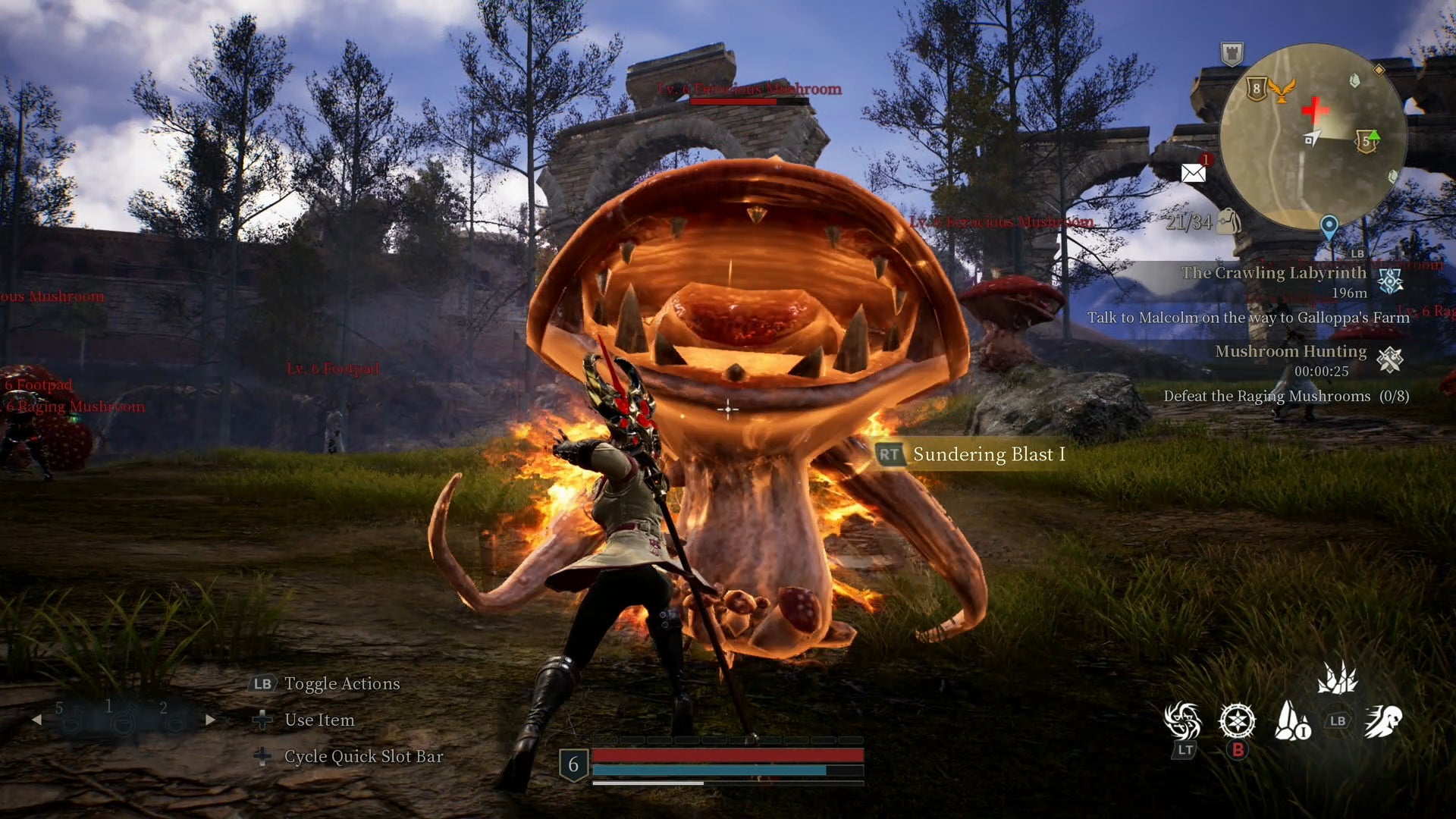The image size is (1456, 819).
Task: Click the left arrow on the quick slot bar
Action: click(x=36, y=720)
